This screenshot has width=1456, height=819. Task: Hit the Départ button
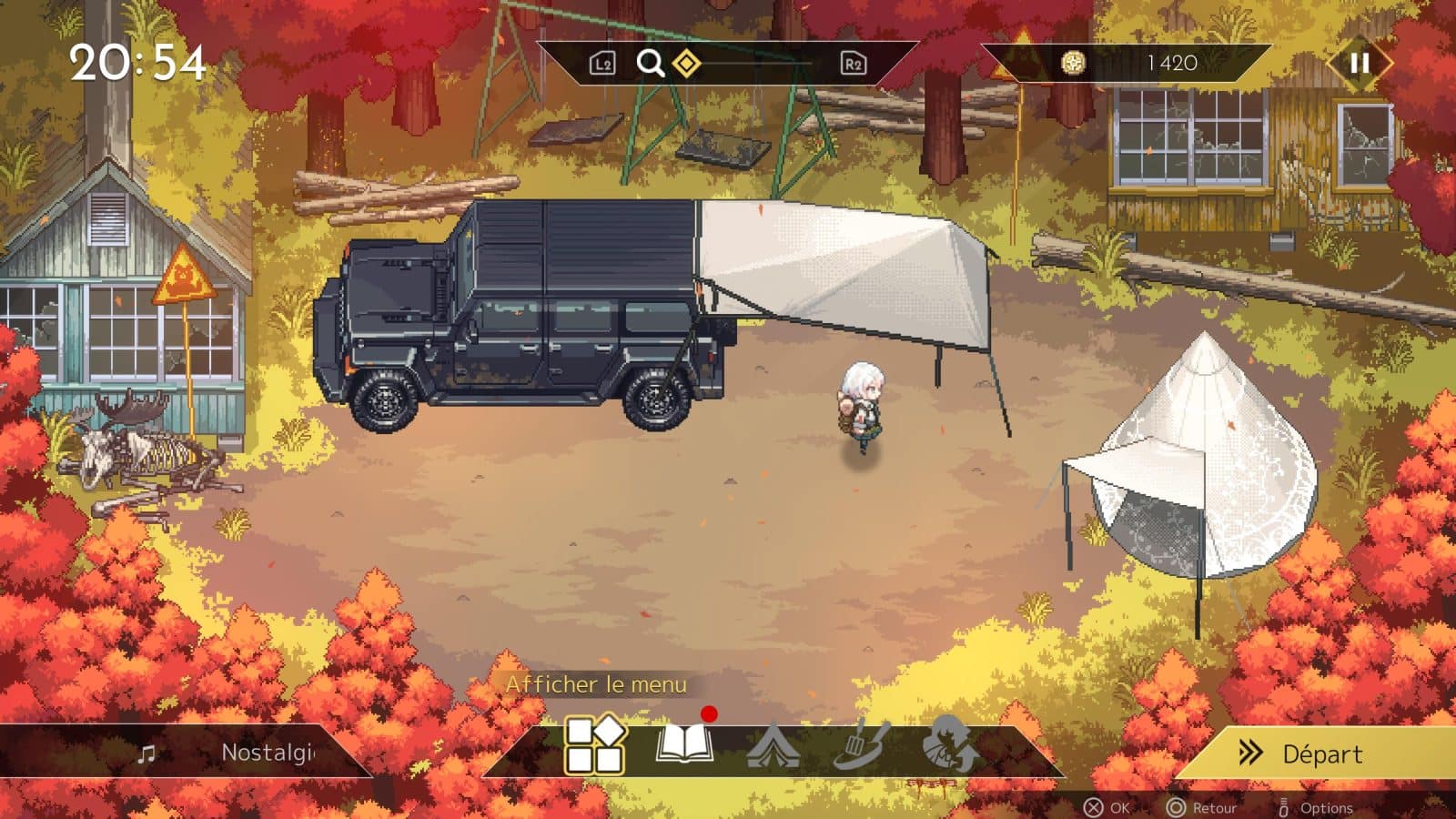pos(1319,753)
